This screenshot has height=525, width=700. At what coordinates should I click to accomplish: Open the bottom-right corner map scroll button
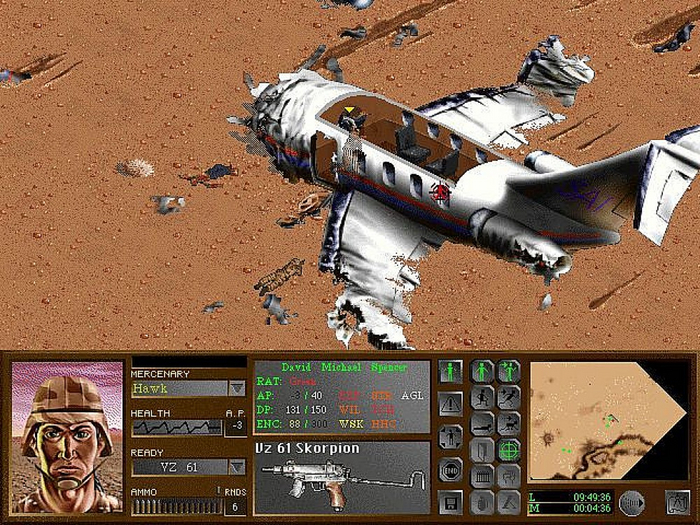click(x=677, y=502)
